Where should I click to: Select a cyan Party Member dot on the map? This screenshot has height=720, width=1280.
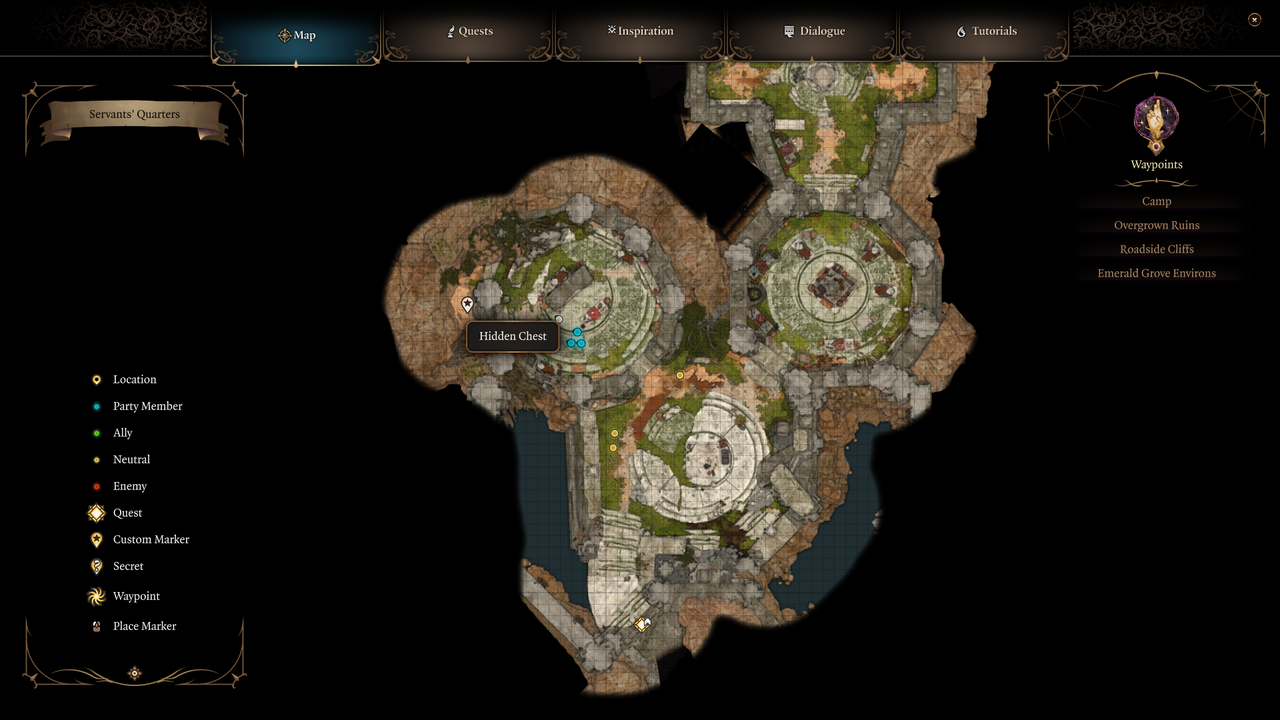click(576, 333)
